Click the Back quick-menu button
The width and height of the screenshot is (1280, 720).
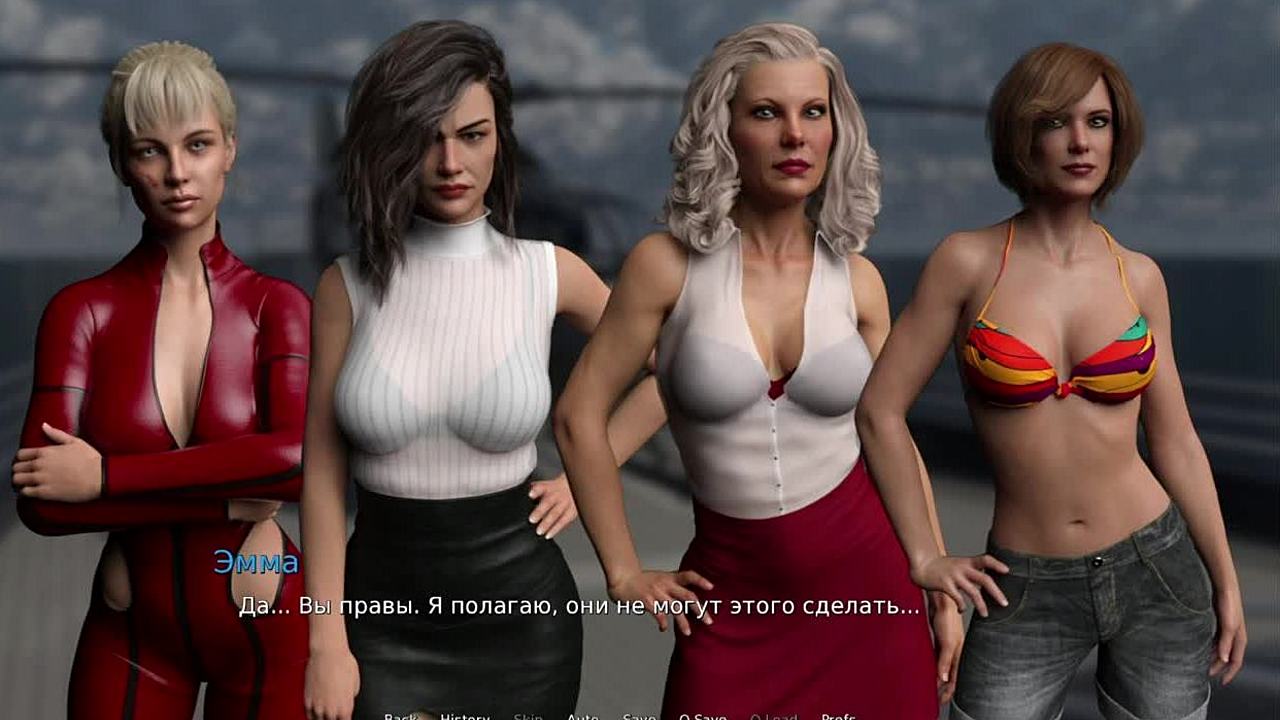click(400, 716)
